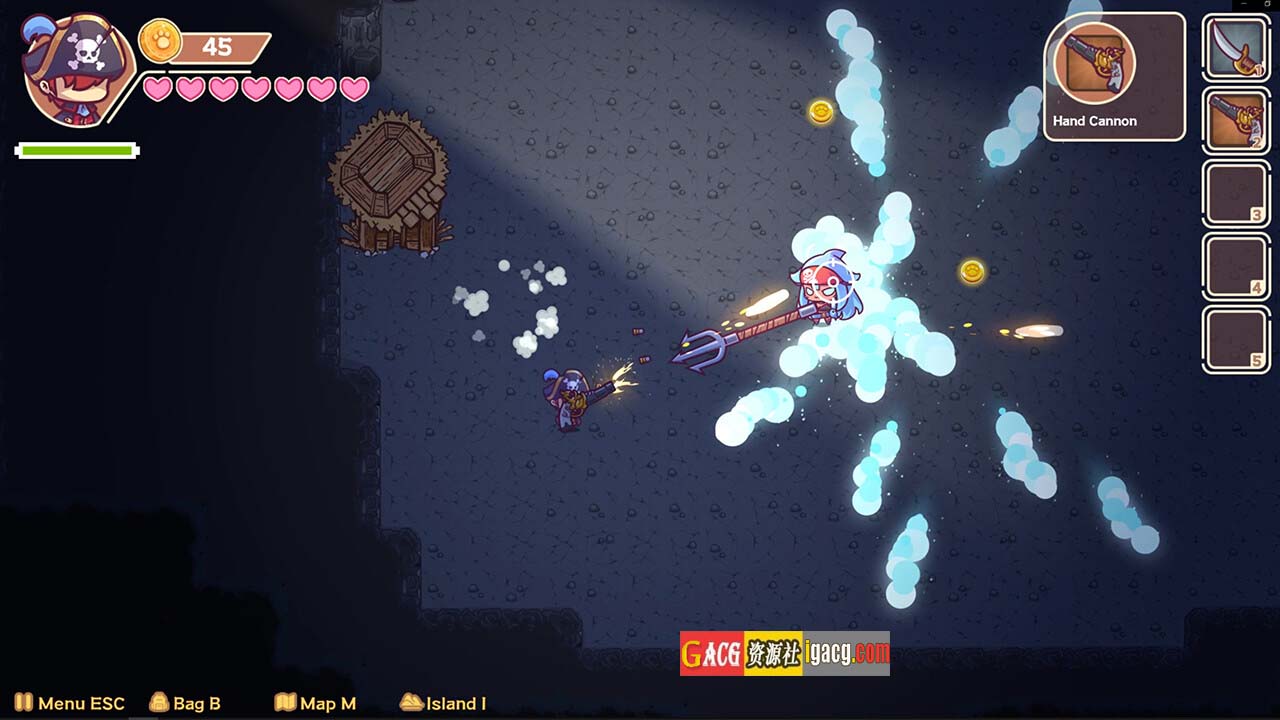
Task: Select the hand cannon in hotbar slot 2
Action: (x=1236, y=121)
